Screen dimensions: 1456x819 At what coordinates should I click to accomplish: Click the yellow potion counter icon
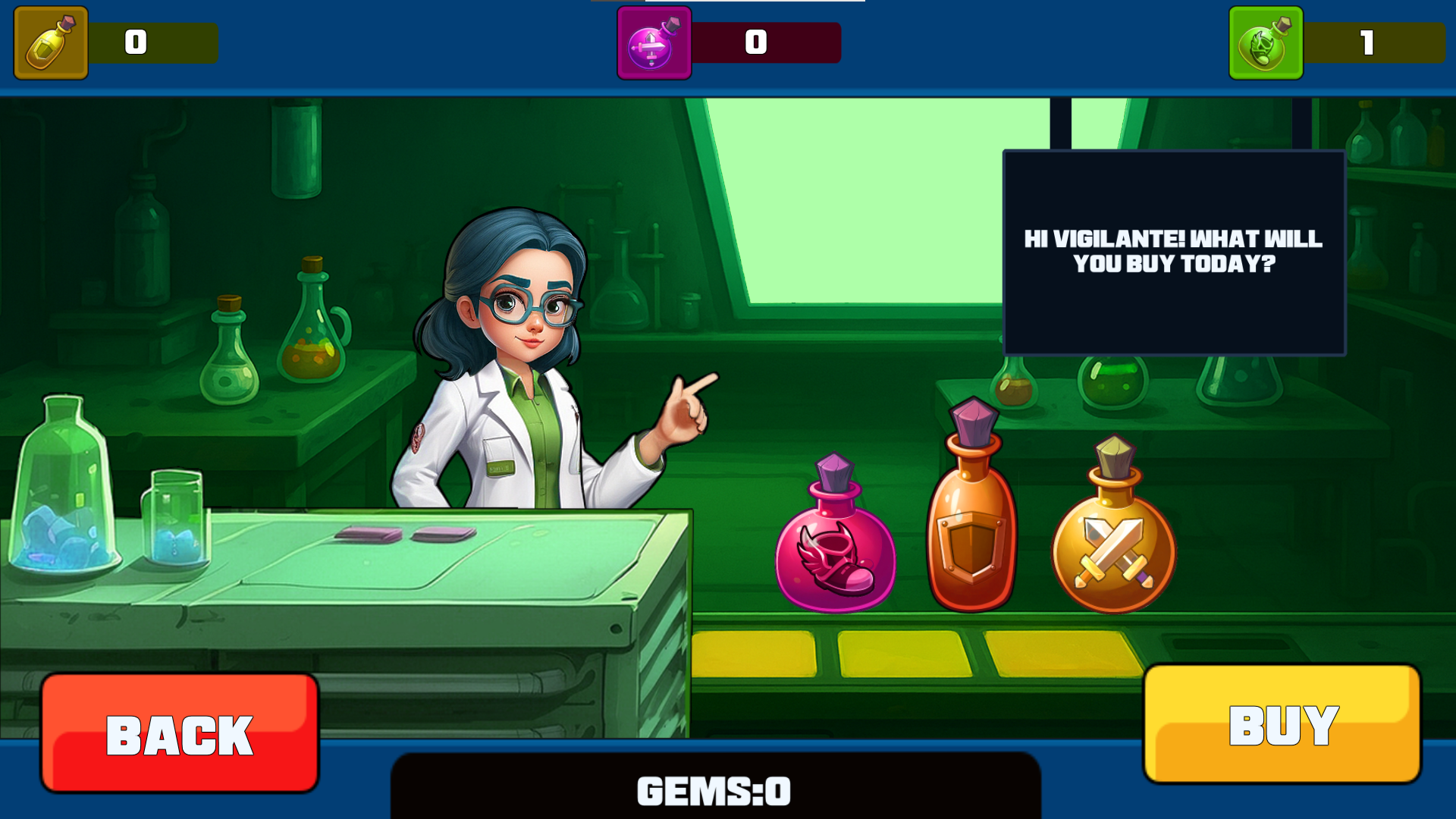point(51,43)
